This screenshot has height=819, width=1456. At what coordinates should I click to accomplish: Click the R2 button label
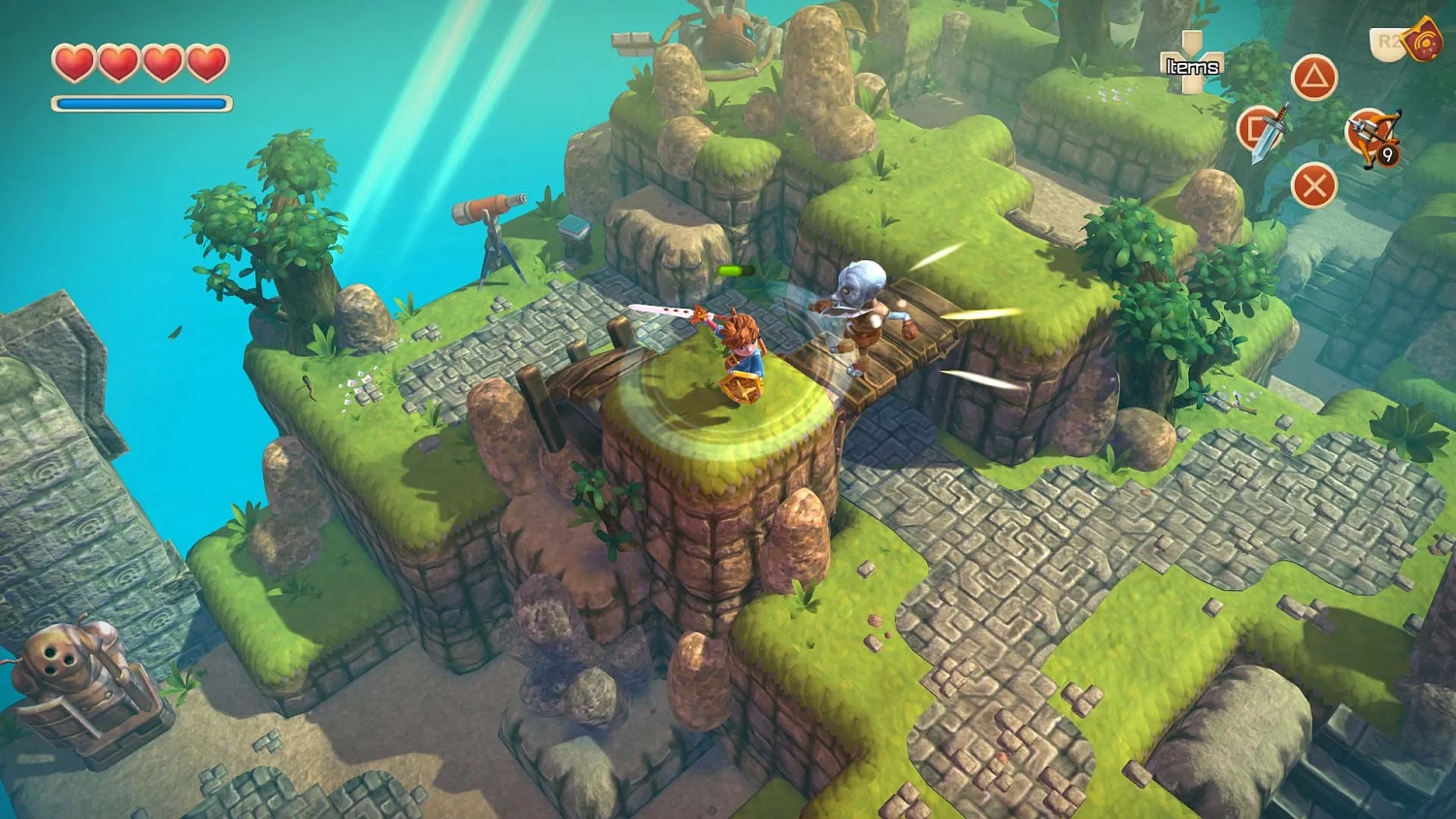pos(1386,40)
